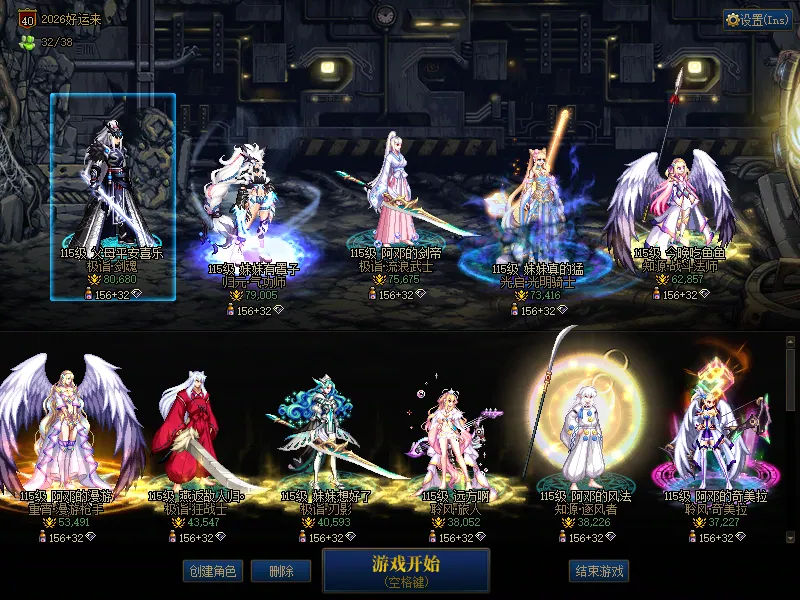800x600 pixels.
Task: Pick the 聆风·奇美拉 character 阿邓的奇美拉
Action: 708,440
